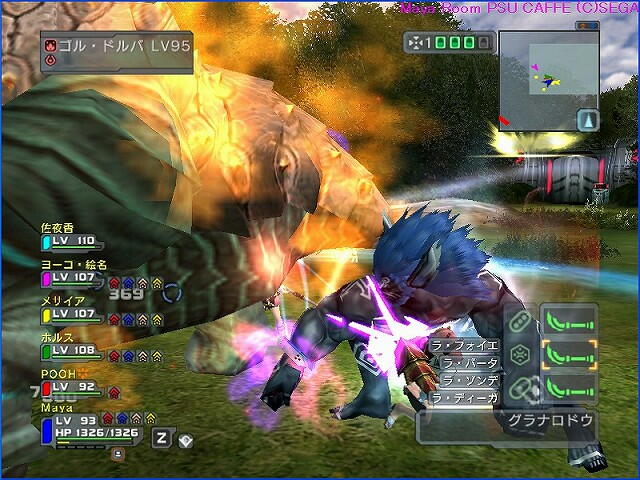Viewport: 640px width, 480px height.
Task: Choose the ラ・ディーガ technique
Action: (464, 398)
